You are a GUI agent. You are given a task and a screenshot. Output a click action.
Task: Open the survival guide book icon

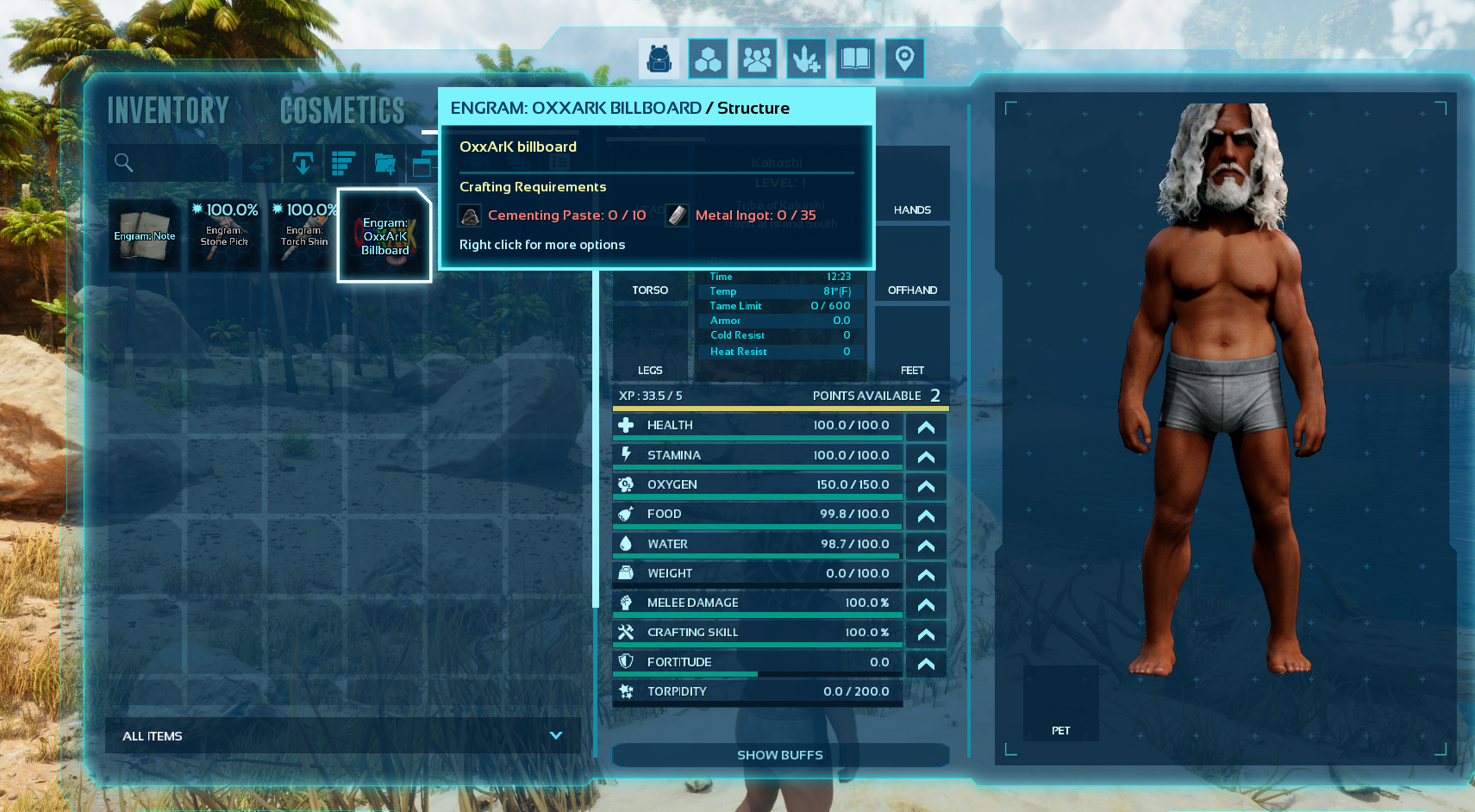click(x=855, y=59)
